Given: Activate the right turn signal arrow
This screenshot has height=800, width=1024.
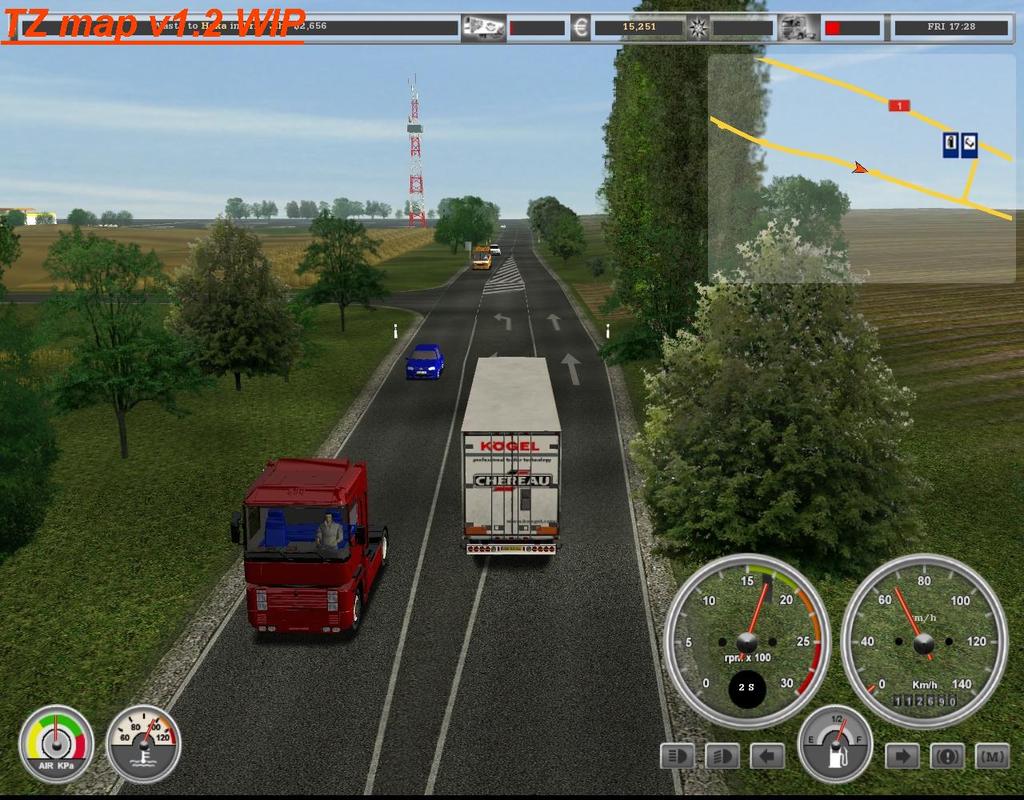Looking at the screenshot, I should (902, 756).
